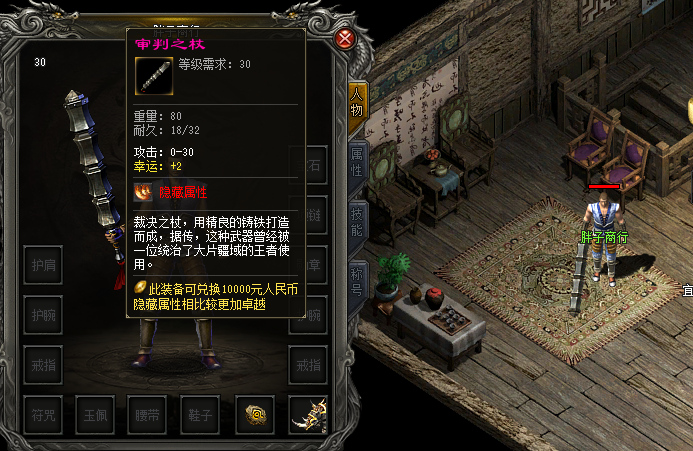693x451 pixels.
Task: Select the horned beast item slot
Action: click(307, 414)
